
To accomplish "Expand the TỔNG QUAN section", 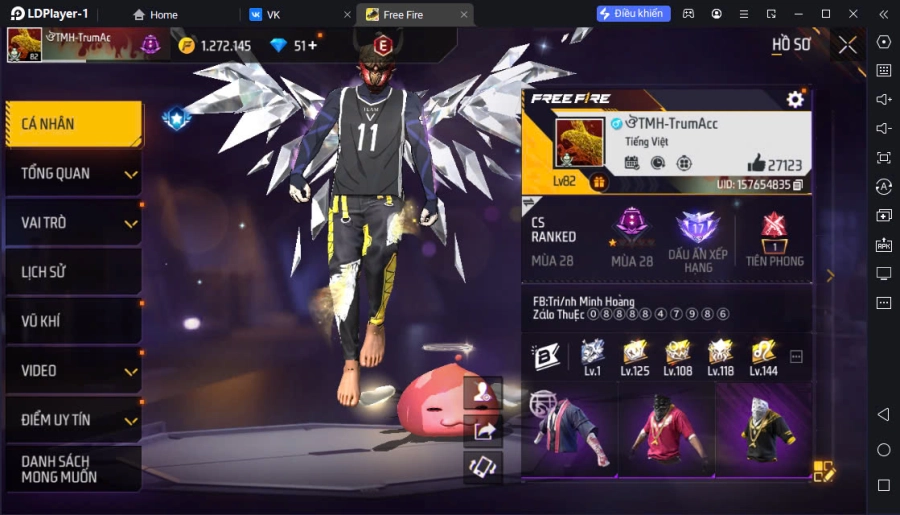I will point(73,174).
